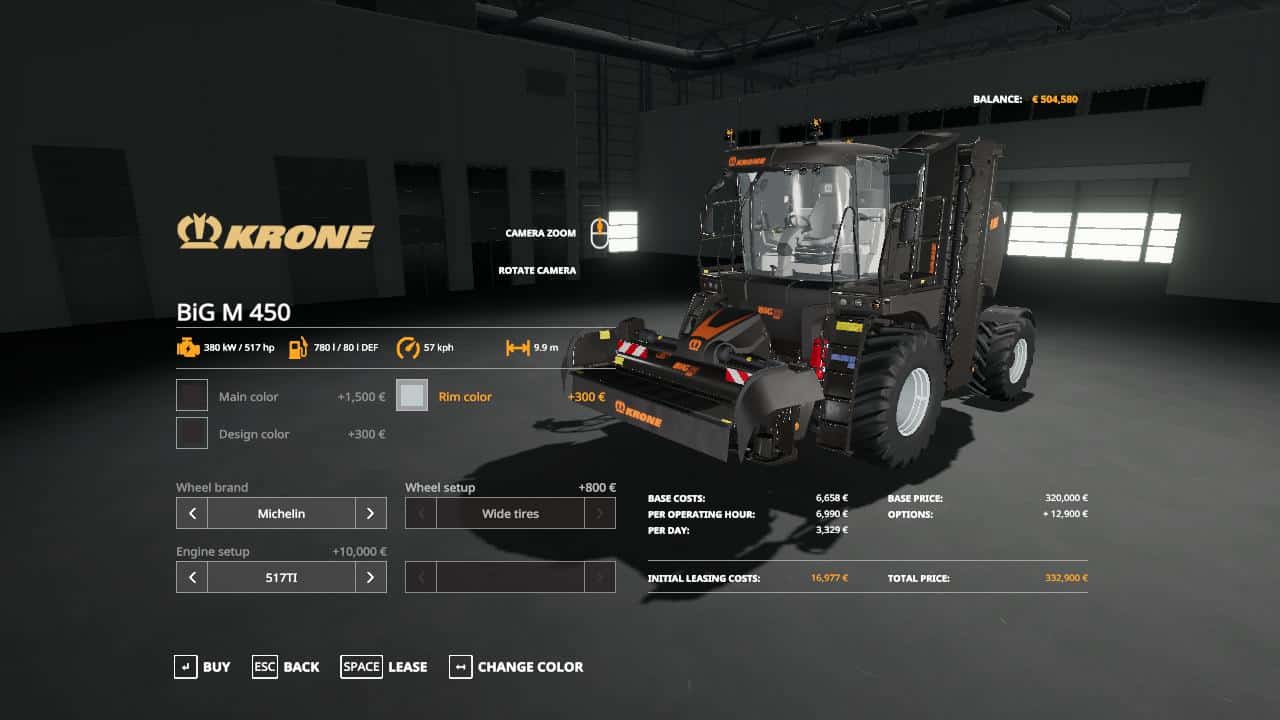Switch to the next wheel brand after Michelin
Image resolution: width=1280 pixels, height=720 pixels.
[371, 513]
